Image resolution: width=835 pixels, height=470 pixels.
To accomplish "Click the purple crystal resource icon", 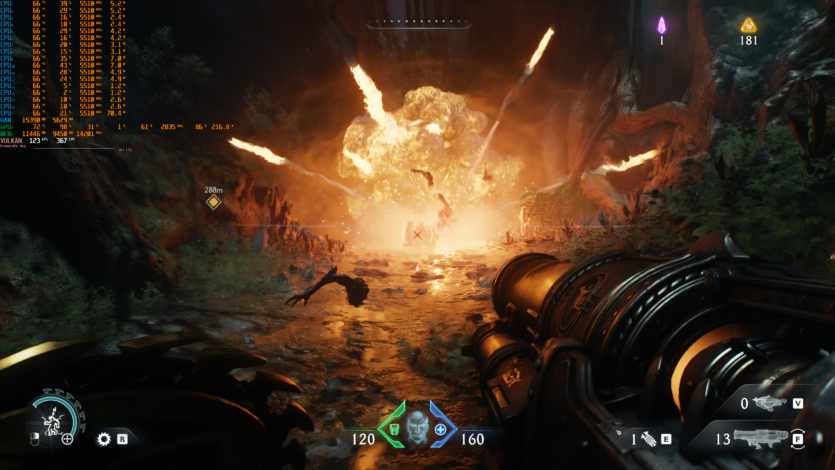I will [x=661, y=25].
